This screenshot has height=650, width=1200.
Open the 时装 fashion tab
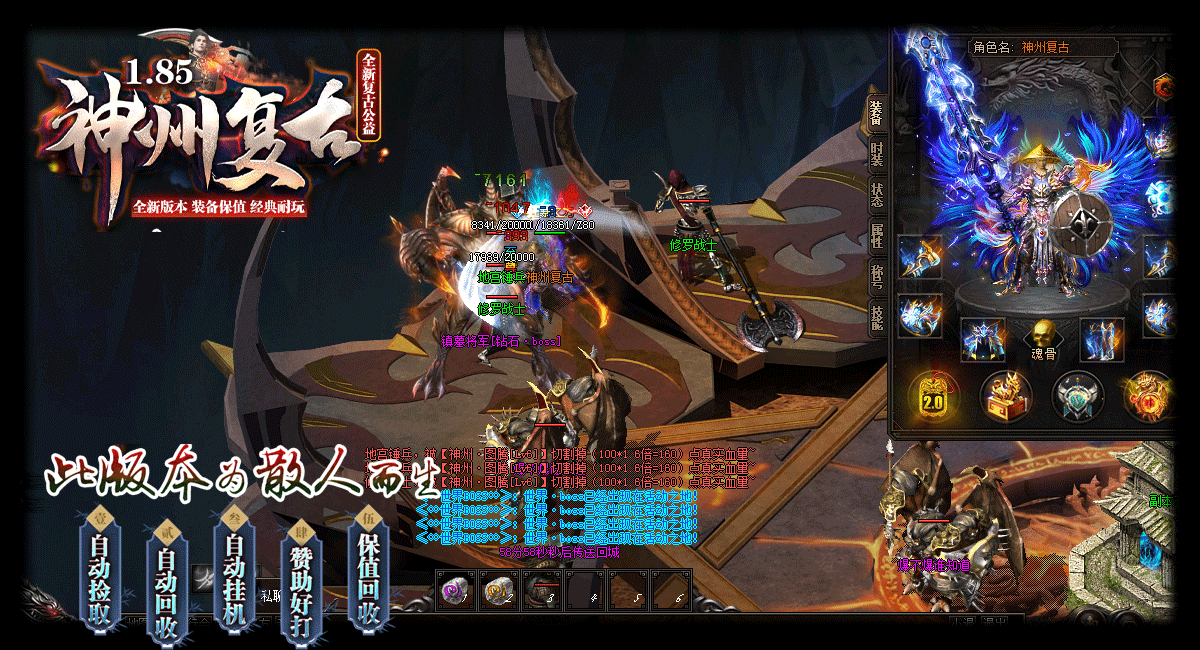[x=876, y=153]
